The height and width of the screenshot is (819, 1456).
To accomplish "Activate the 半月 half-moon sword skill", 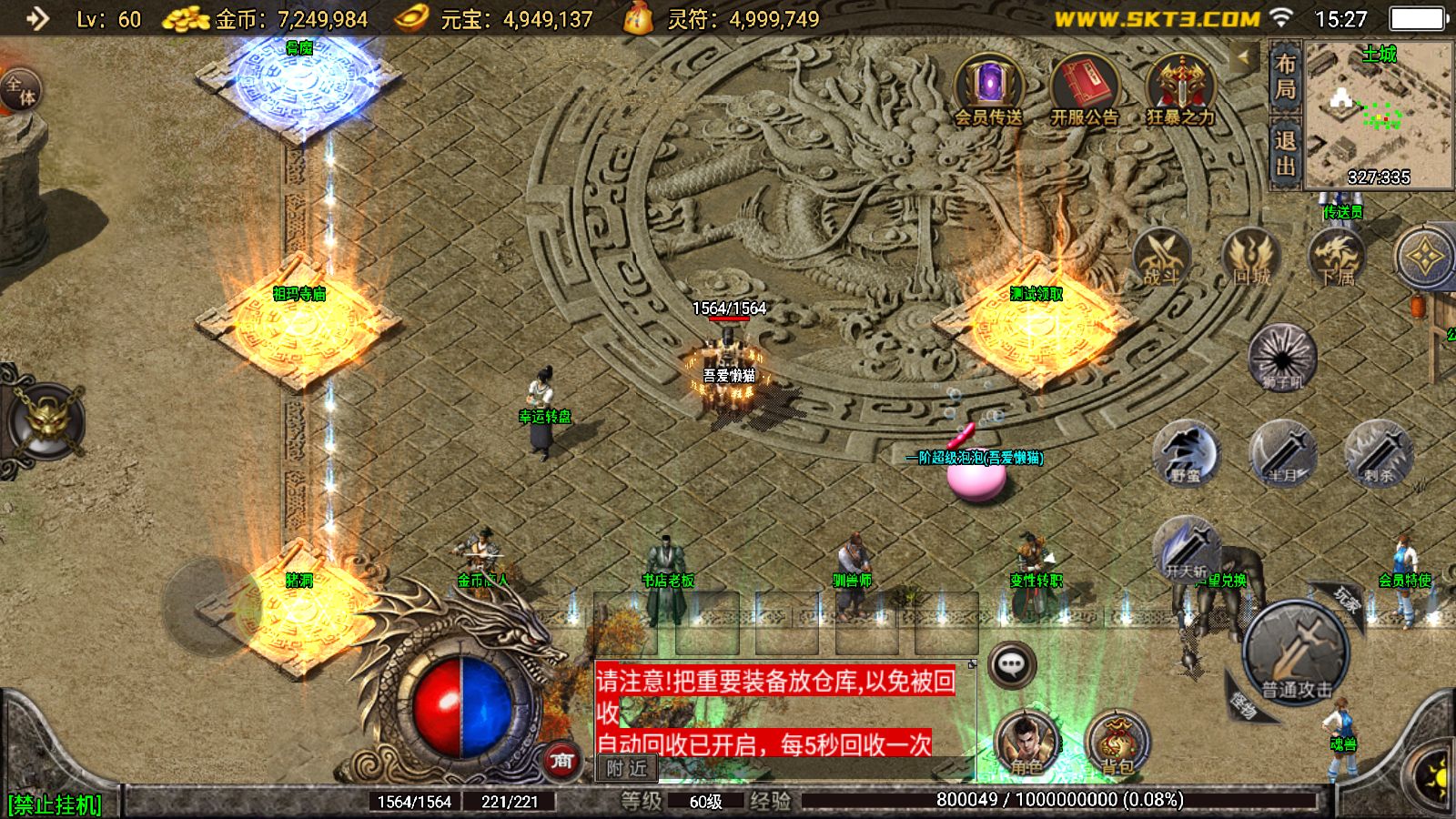I will (1282, 452).
